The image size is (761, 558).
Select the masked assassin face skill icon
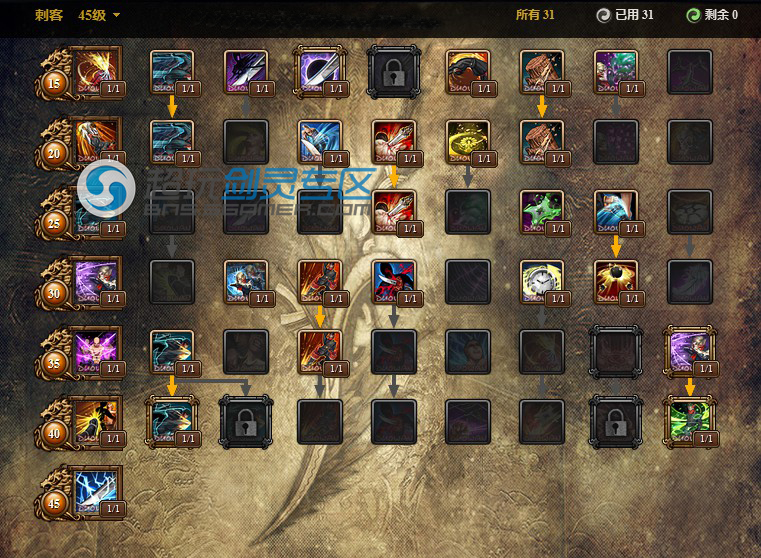[x=467, y=71]
